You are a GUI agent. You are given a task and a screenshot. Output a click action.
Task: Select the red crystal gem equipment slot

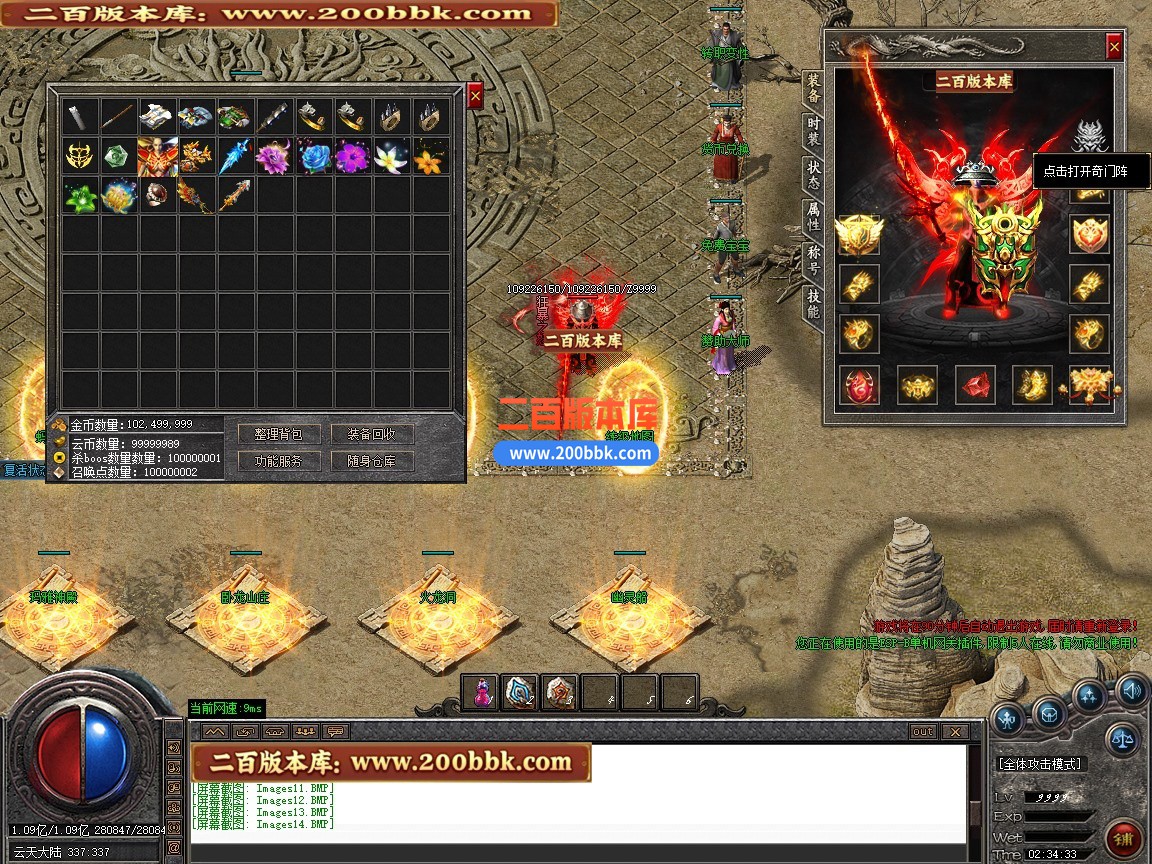coord(975,385)
